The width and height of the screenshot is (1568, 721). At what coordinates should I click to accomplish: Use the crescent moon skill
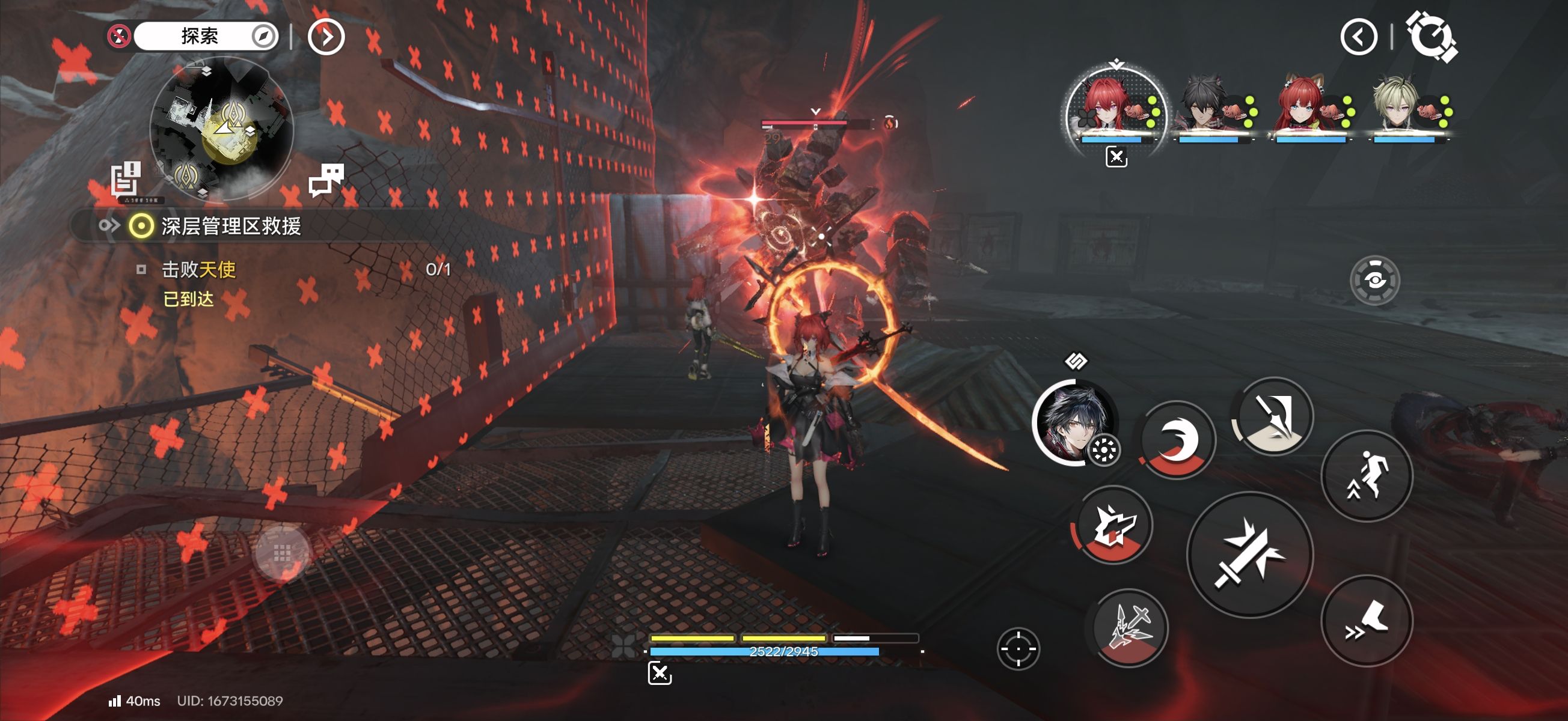coord(1177,439)
